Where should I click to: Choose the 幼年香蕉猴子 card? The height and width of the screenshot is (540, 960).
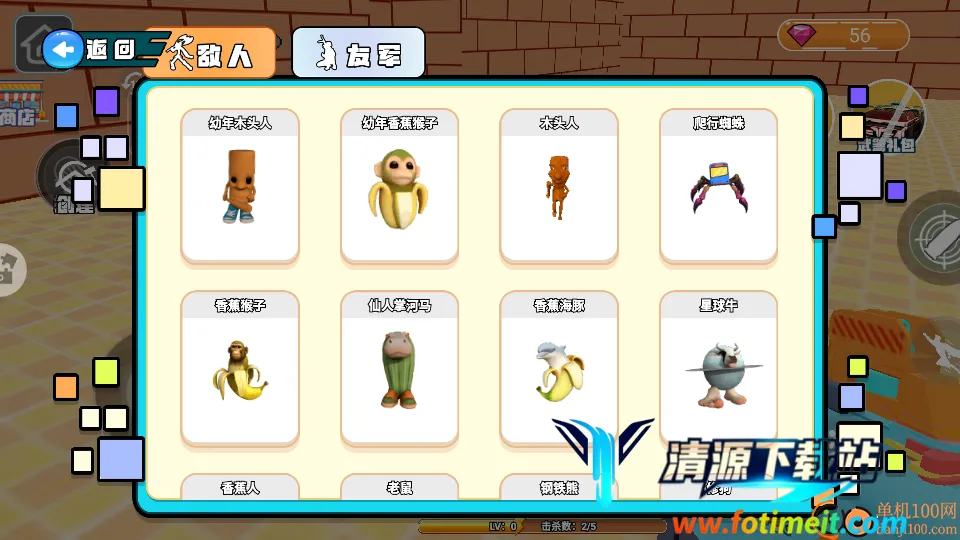[400, 187]
